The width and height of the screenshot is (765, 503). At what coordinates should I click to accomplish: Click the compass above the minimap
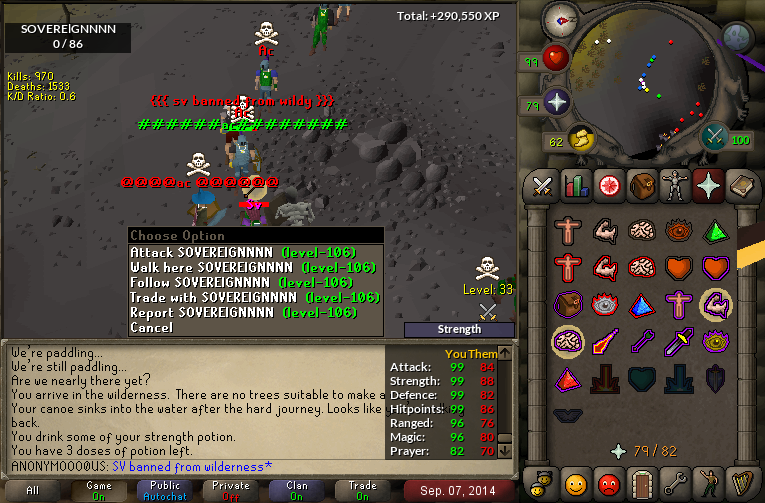click(x=561, y=20)
